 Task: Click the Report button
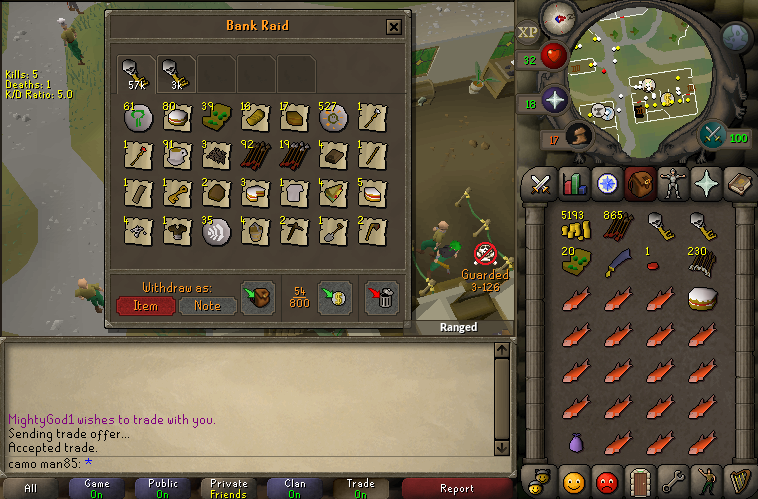[457, 488]
